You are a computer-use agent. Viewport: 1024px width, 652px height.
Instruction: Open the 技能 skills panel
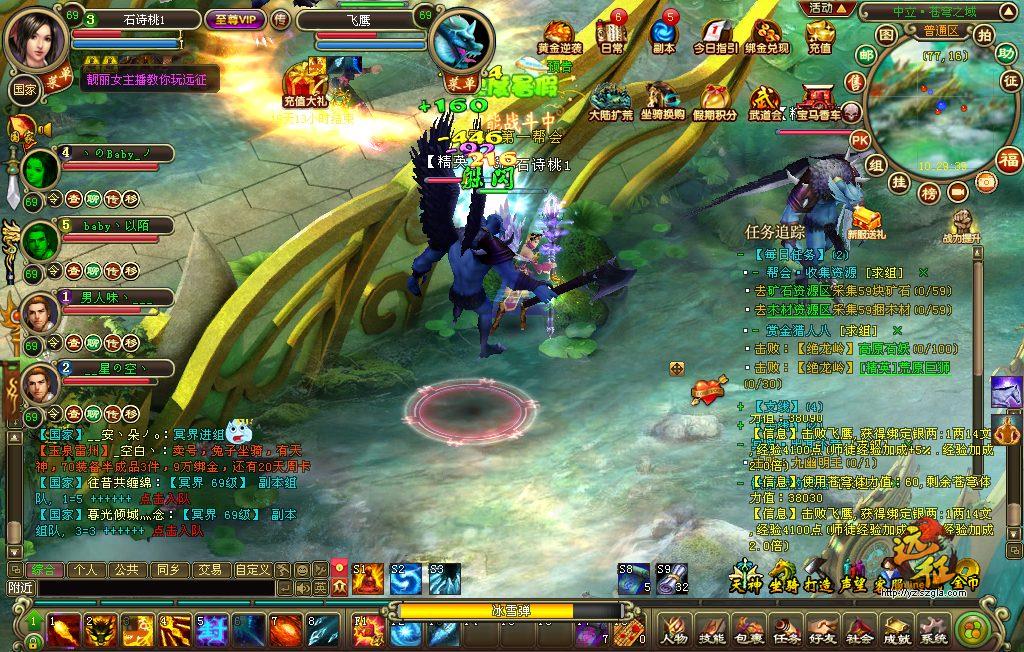click(711, 629)
